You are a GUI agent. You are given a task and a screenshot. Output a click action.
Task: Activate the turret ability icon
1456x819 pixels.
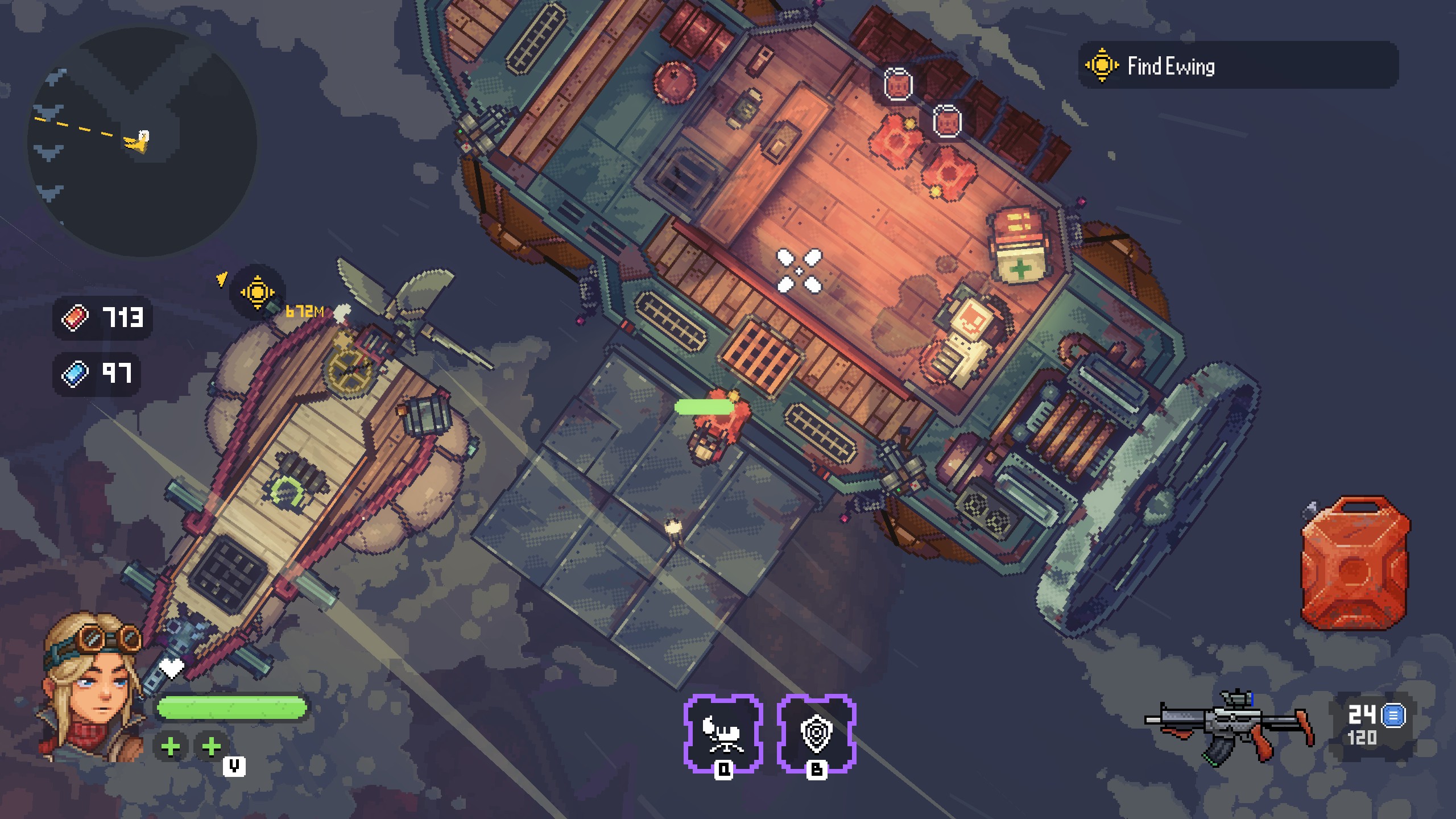coord(723,733)
